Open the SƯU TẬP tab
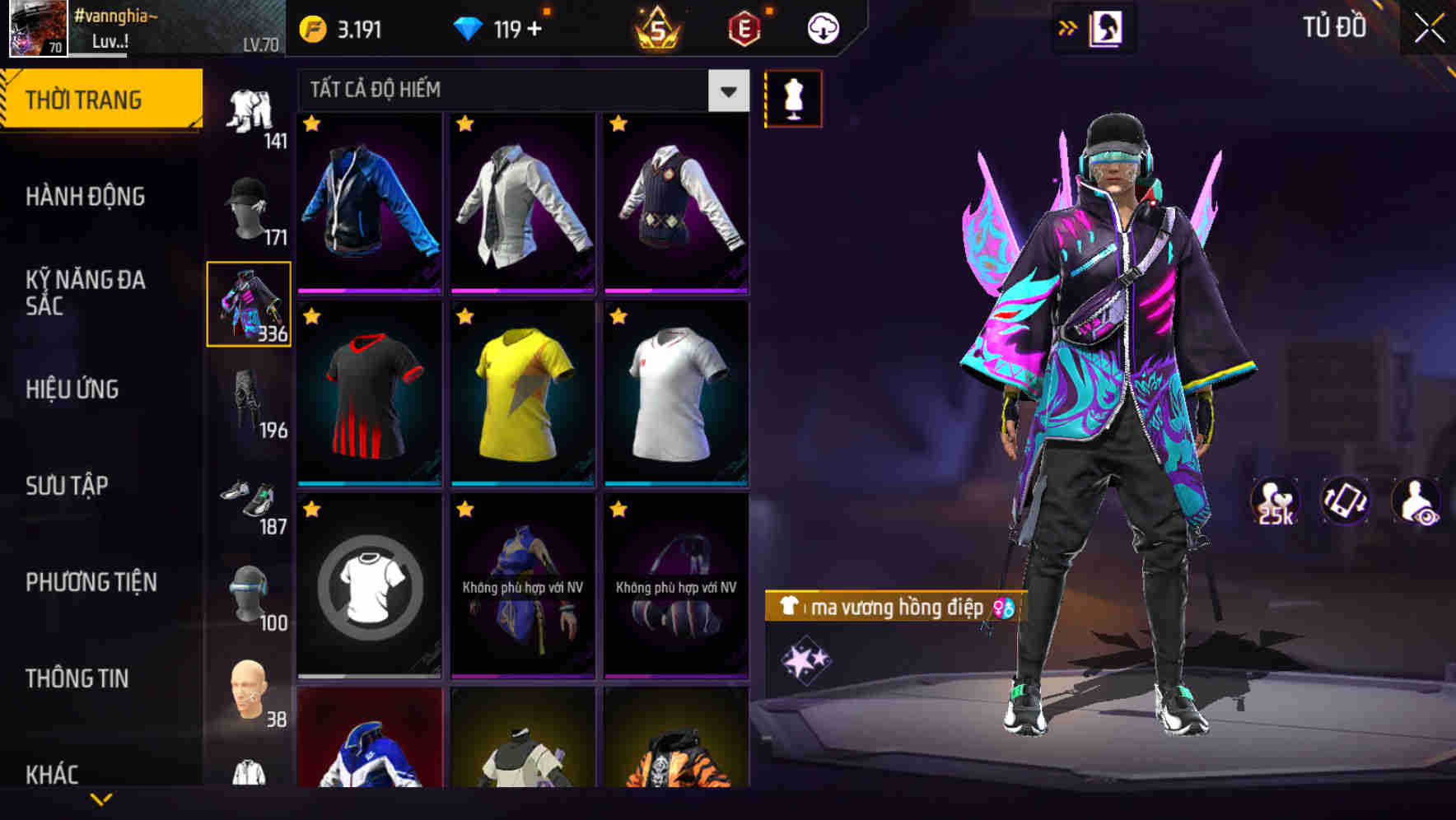The width and height of the screenshot is (1456, 820). (x=66, y=486)
